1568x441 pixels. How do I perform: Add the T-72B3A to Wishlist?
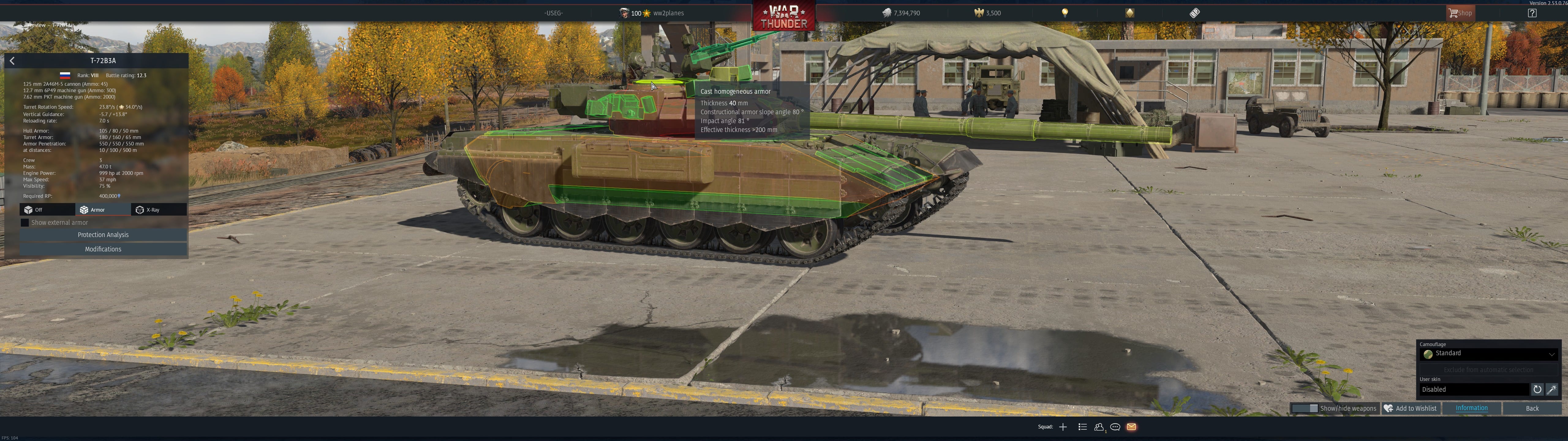pos(1410,409)
